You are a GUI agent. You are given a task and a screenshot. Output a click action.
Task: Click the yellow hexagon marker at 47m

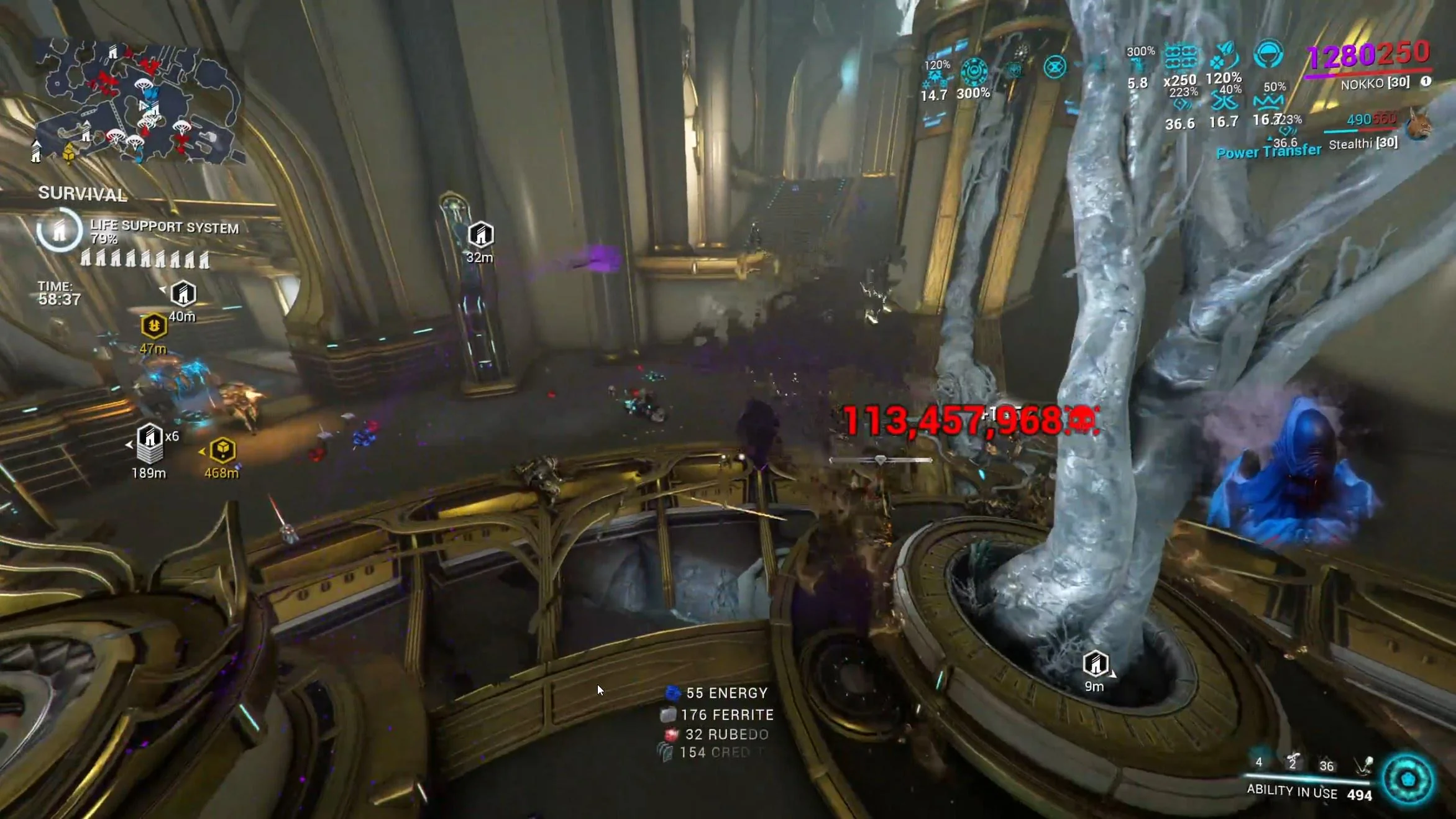153,325
